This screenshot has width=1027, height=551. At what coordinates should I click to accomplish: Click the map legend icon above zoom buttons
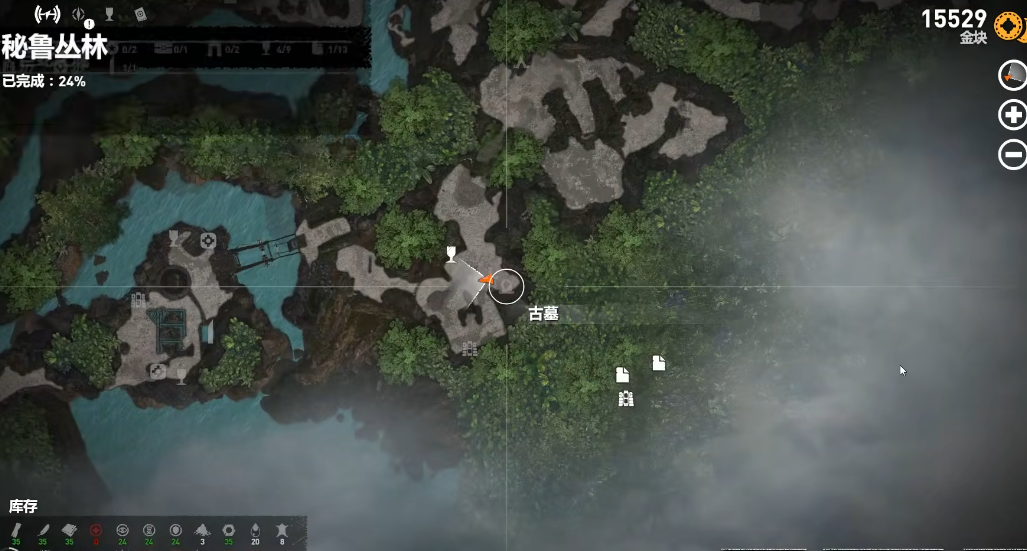click(1013, 74)
